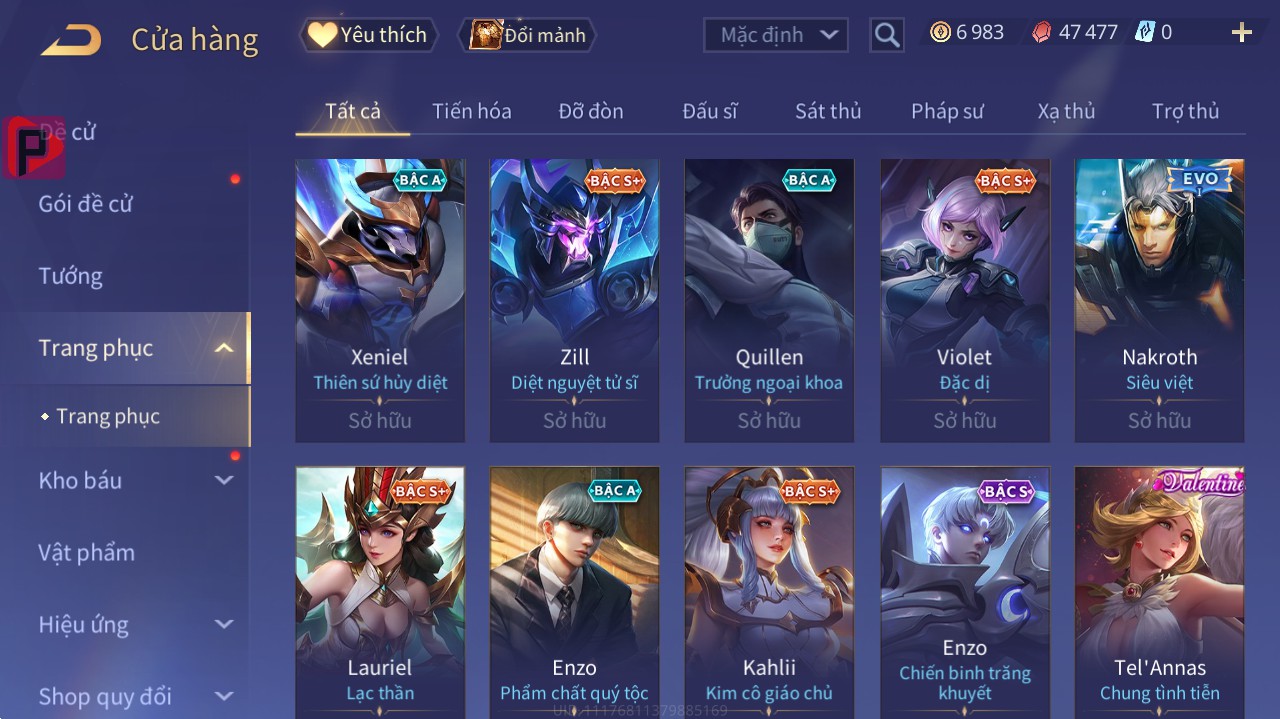This screenshot has width=1280, height=719.
Task: View the Trợ thủ tab
Action: click(1185, 111)
